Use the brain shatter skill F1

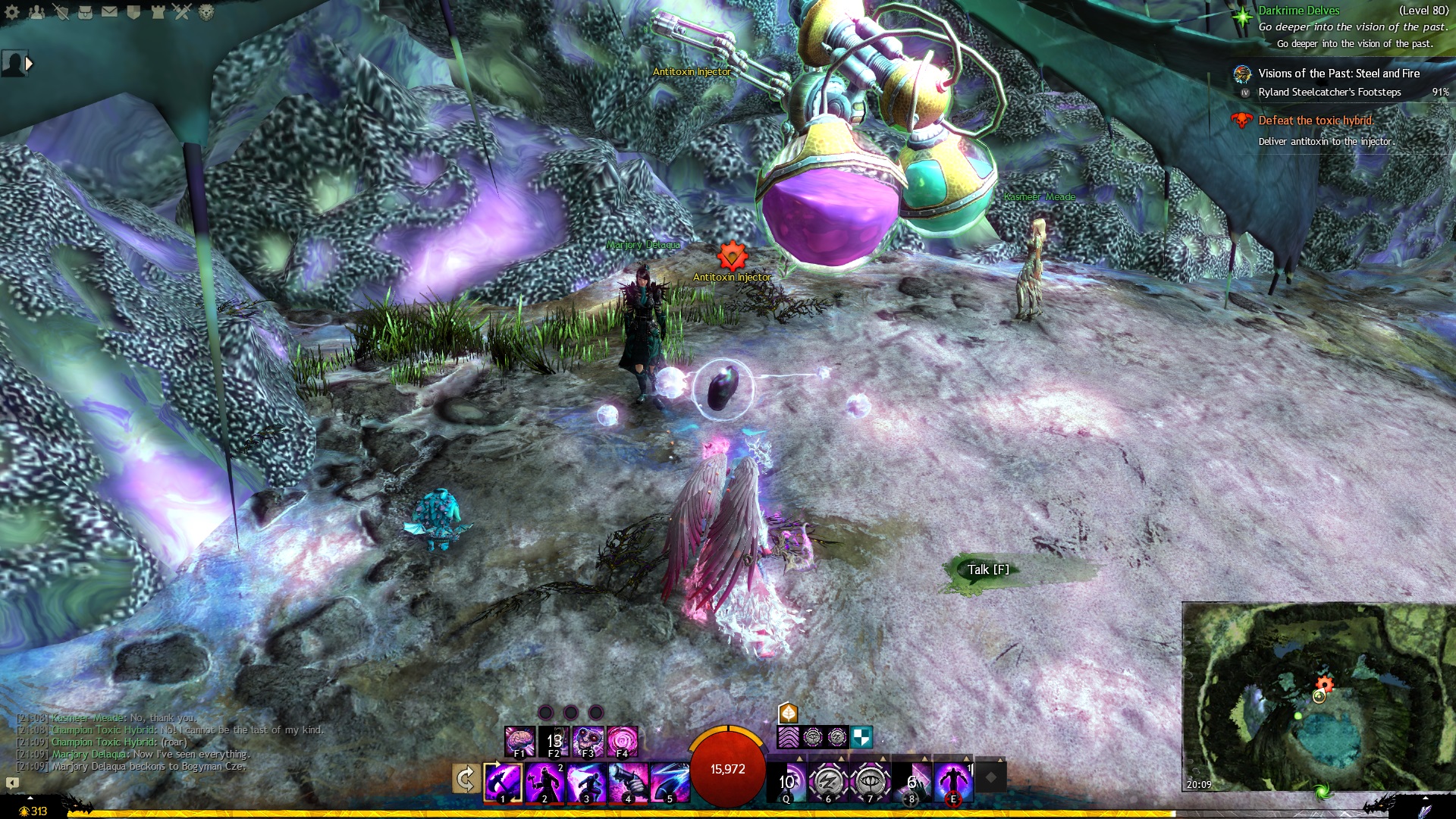(x=520, y=740)
